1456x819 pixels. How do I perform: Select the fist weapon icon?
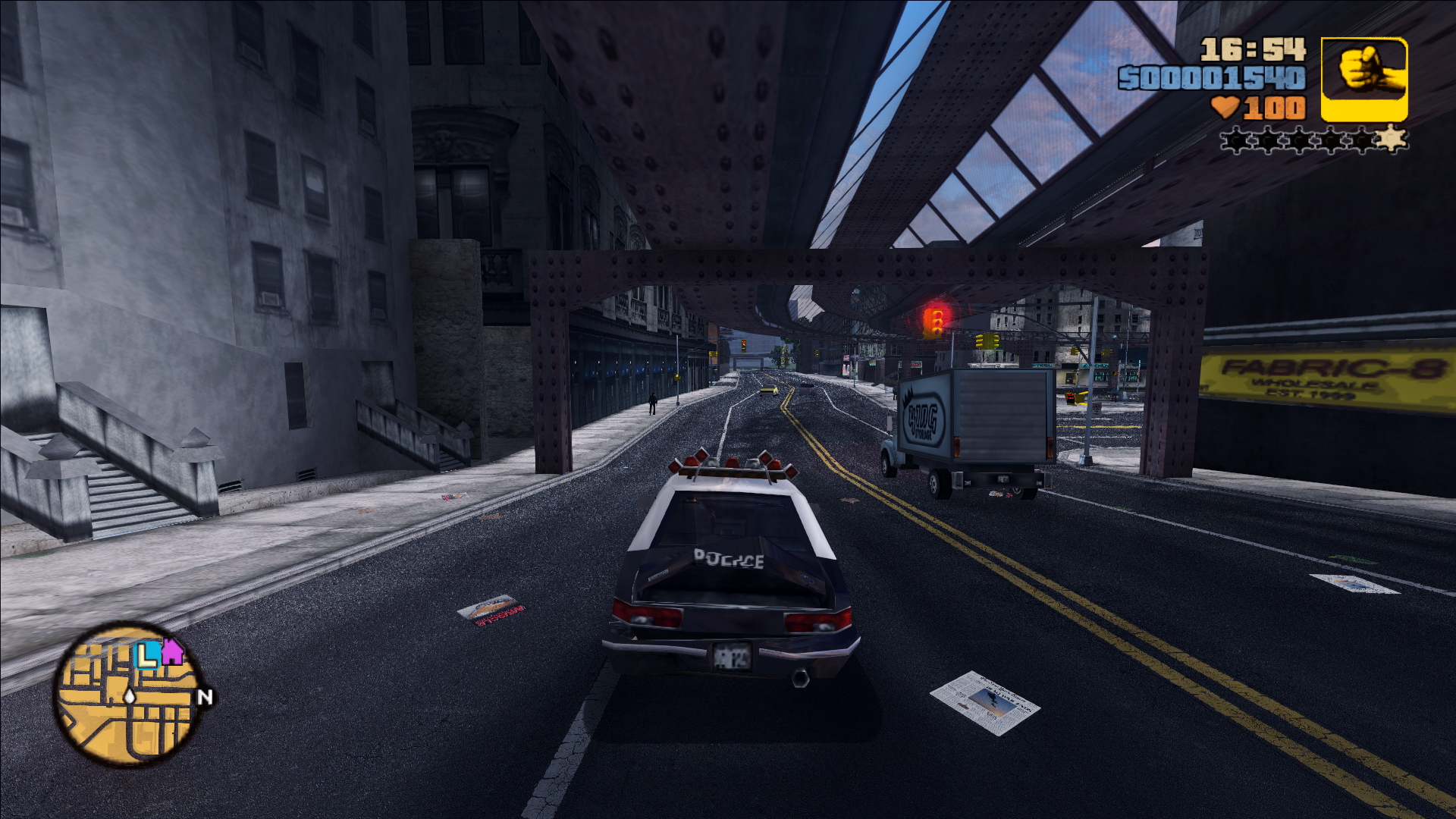(1363, 79)
